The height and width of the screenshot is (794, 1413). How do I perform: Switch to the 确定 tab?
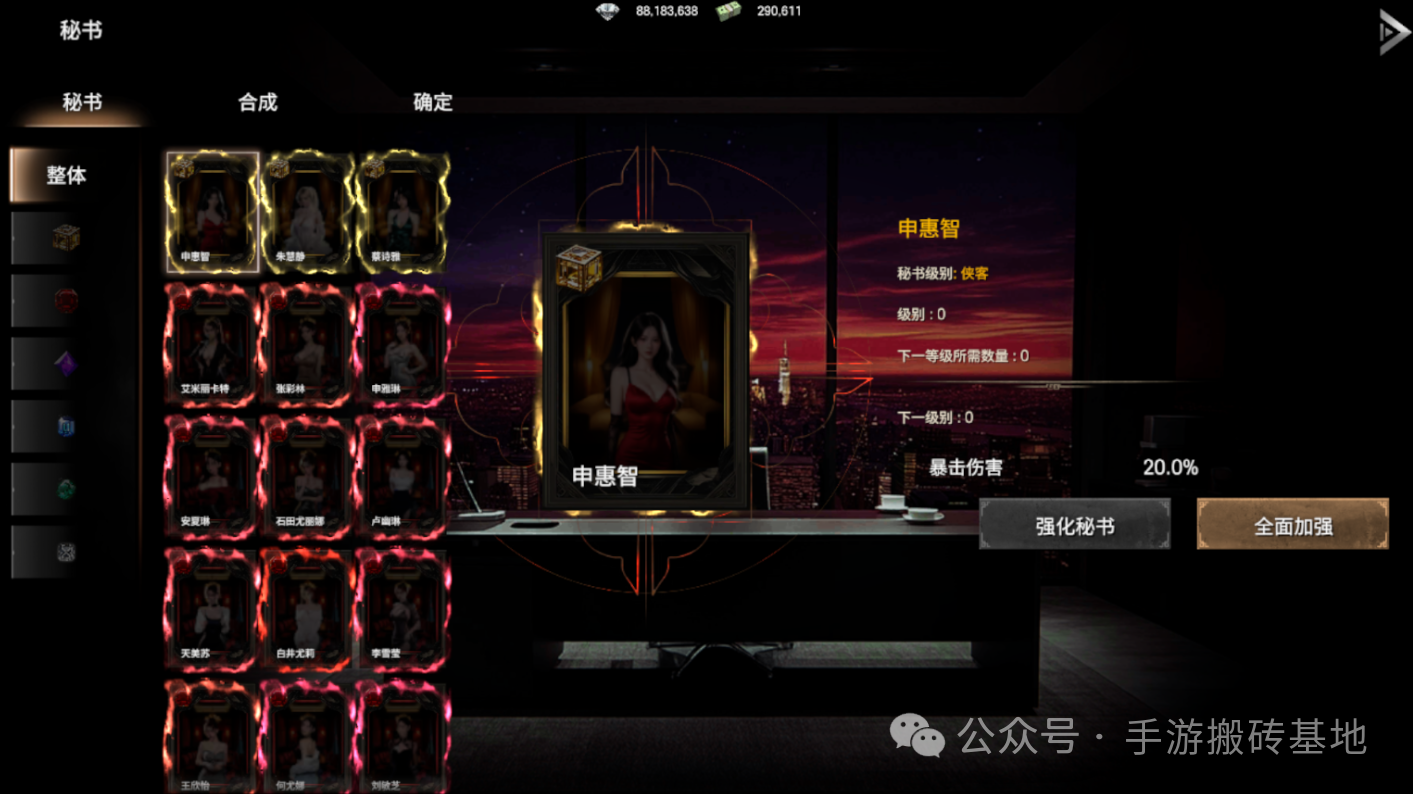pyautogui.click(x=430, y=102)
